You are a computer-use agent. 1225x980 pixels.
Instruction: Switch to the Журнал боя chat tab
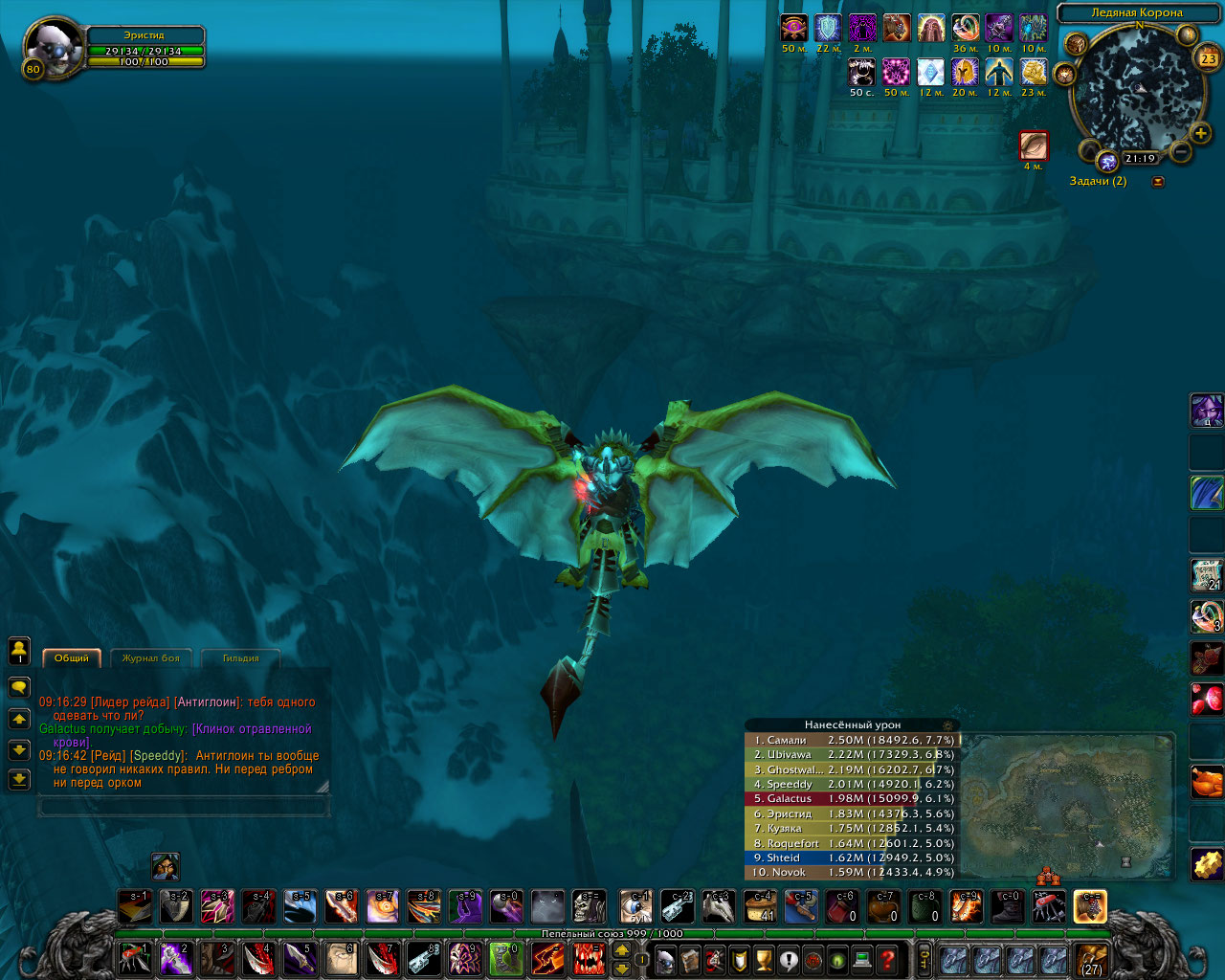tap(151, 657)
